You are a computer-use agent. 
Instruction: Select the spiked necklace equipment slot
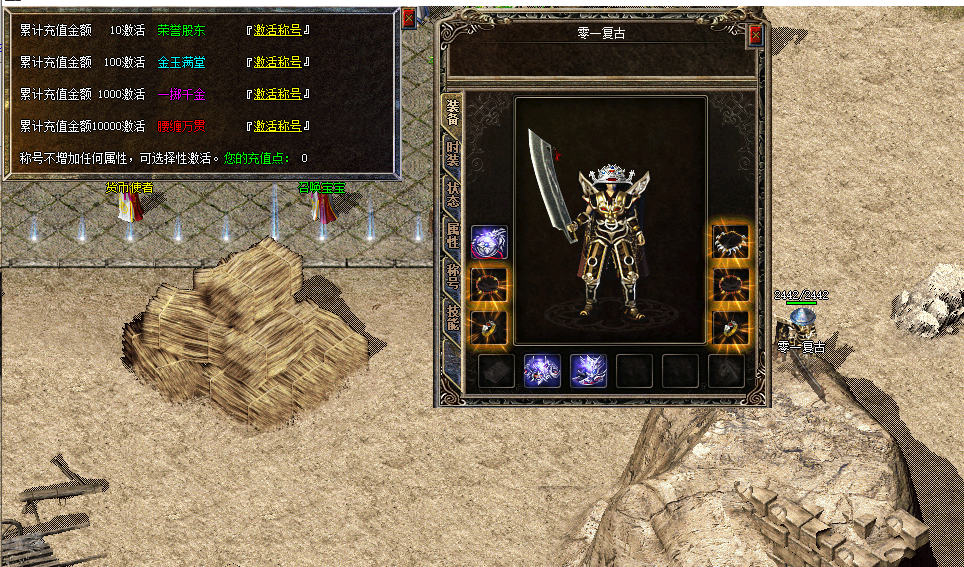click(x=730, y=242)
